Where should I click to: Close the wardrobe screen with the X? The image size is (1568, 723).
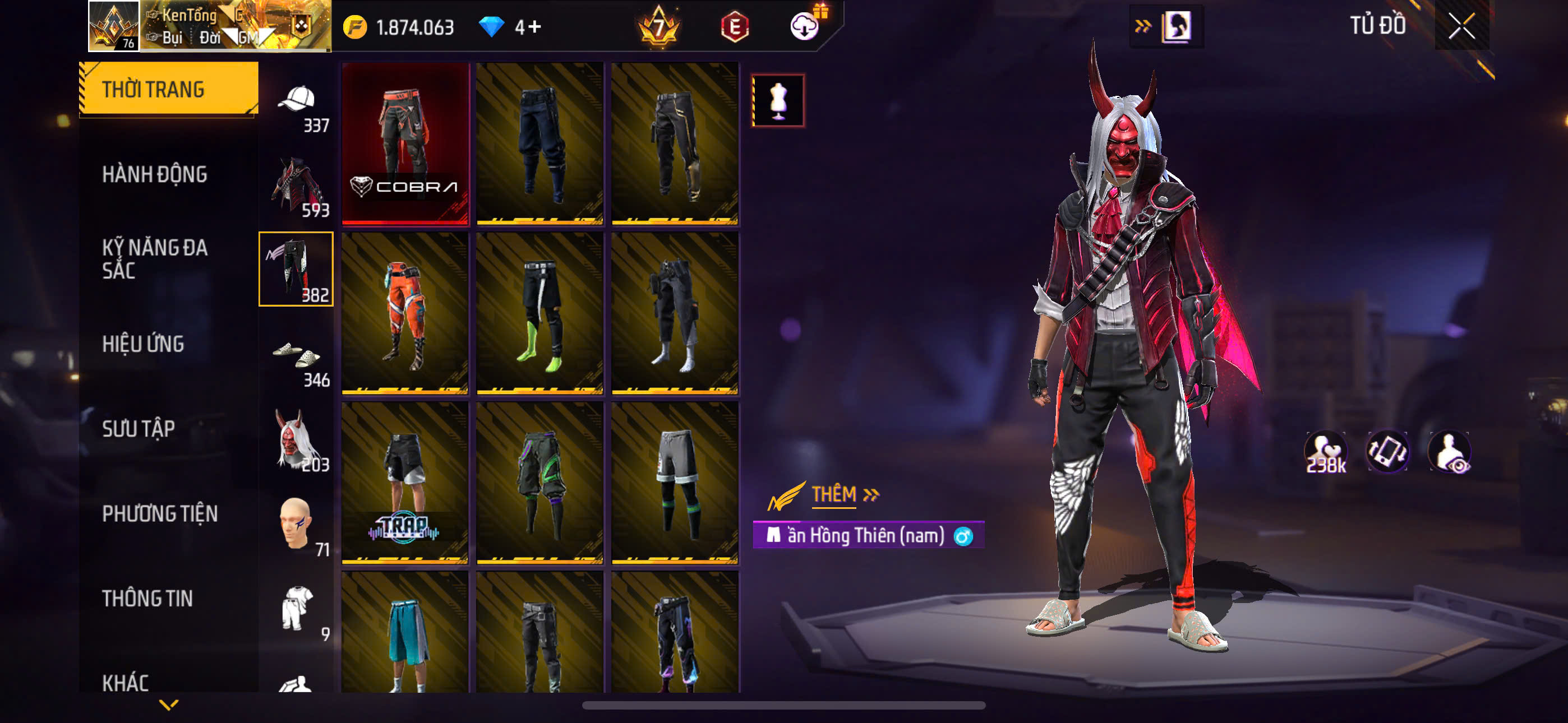(1461, 26)
